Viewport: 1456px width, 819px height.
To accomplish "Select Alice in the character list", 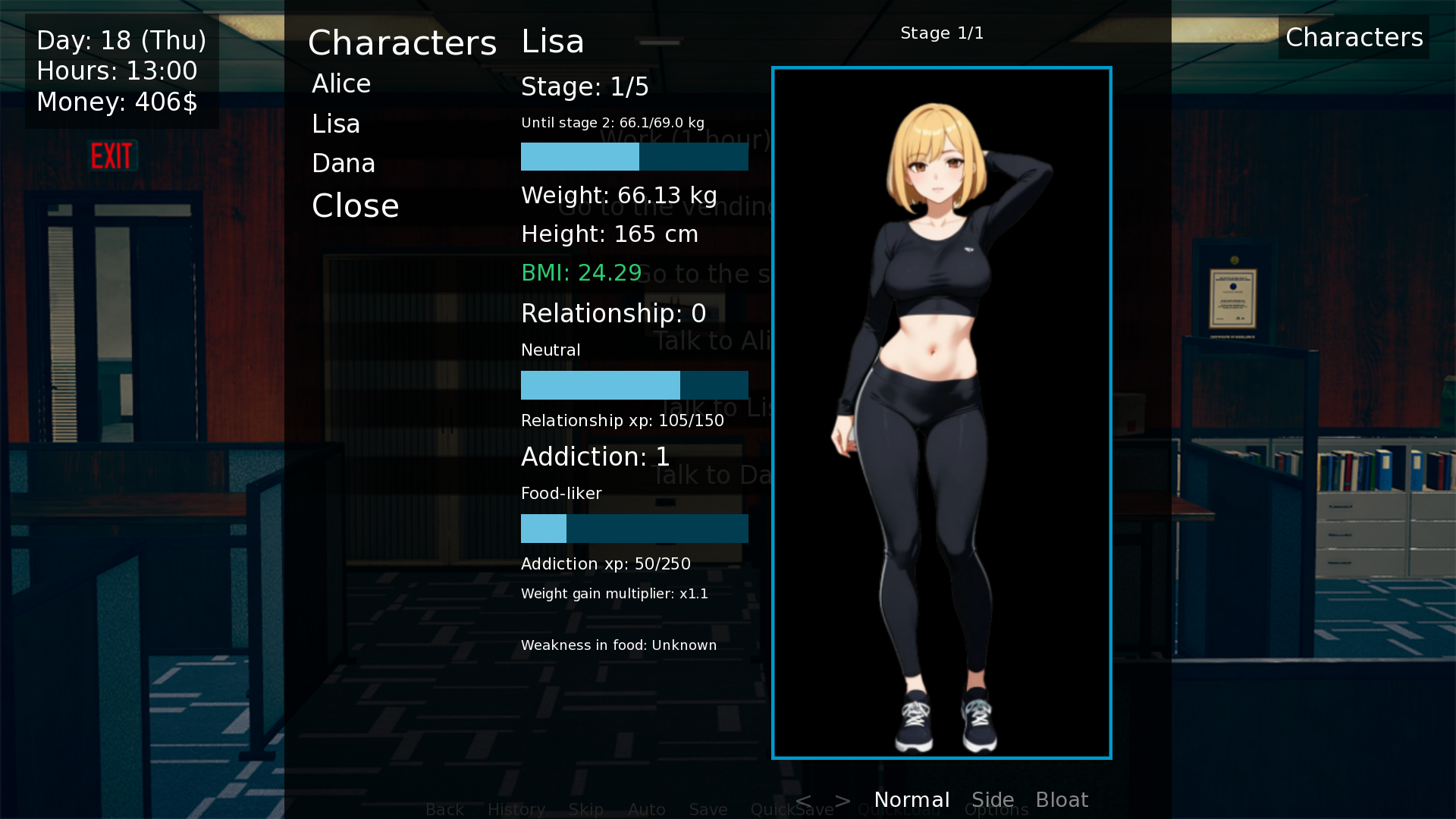I will tap(341, 84).
